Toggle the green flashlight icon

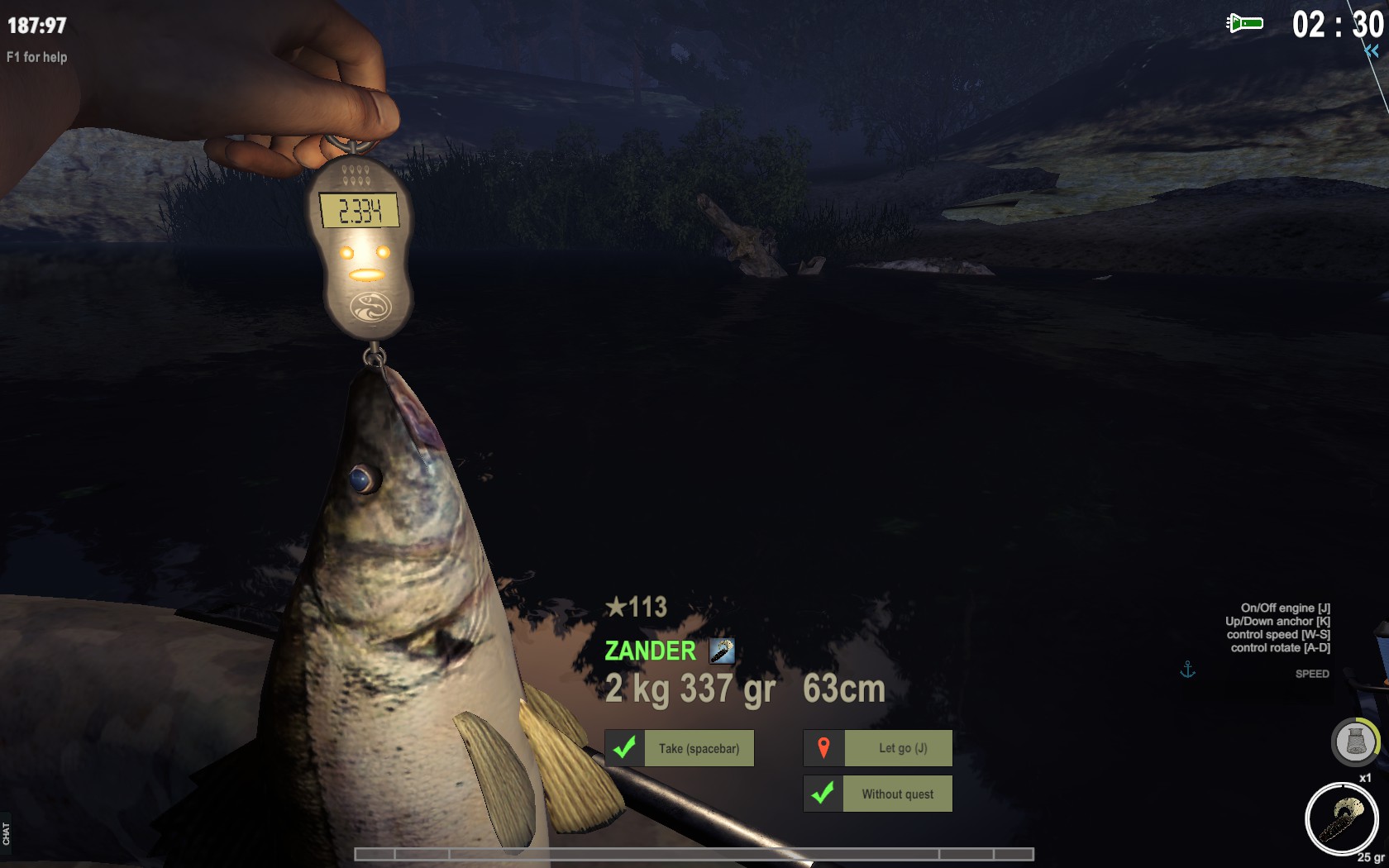point(1245,23)
